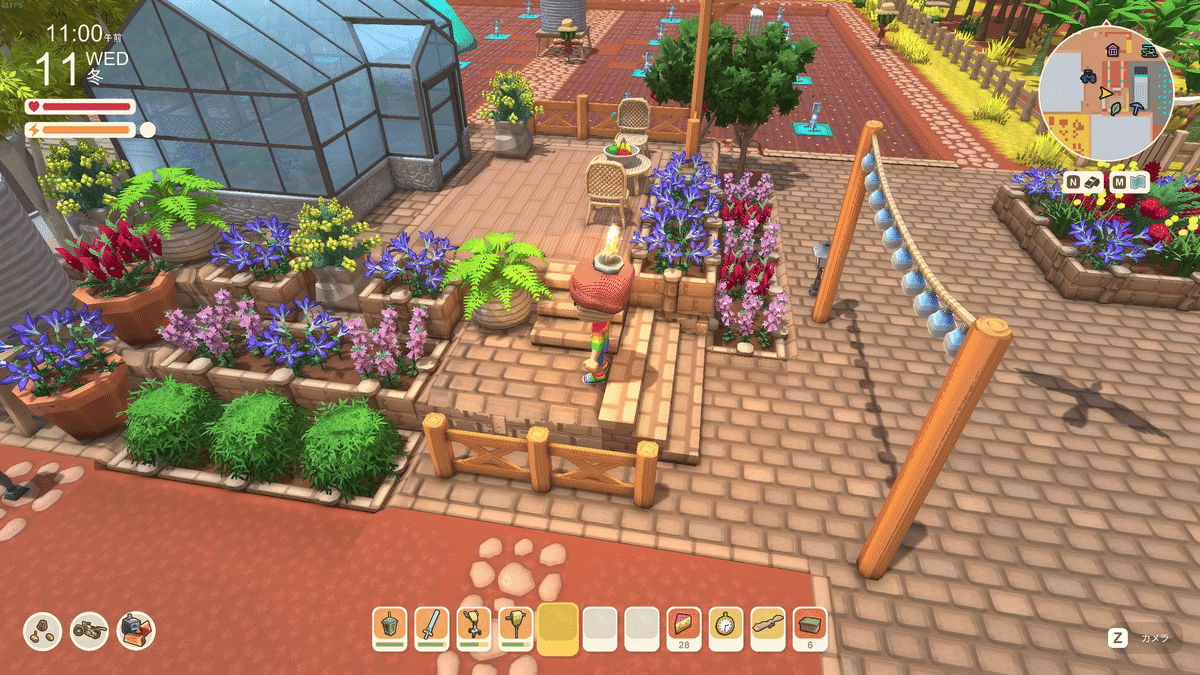The width and height of the screenshot is (1200, 675).
Task: Select the lantern hotbar slot
Action: [390, 627]
